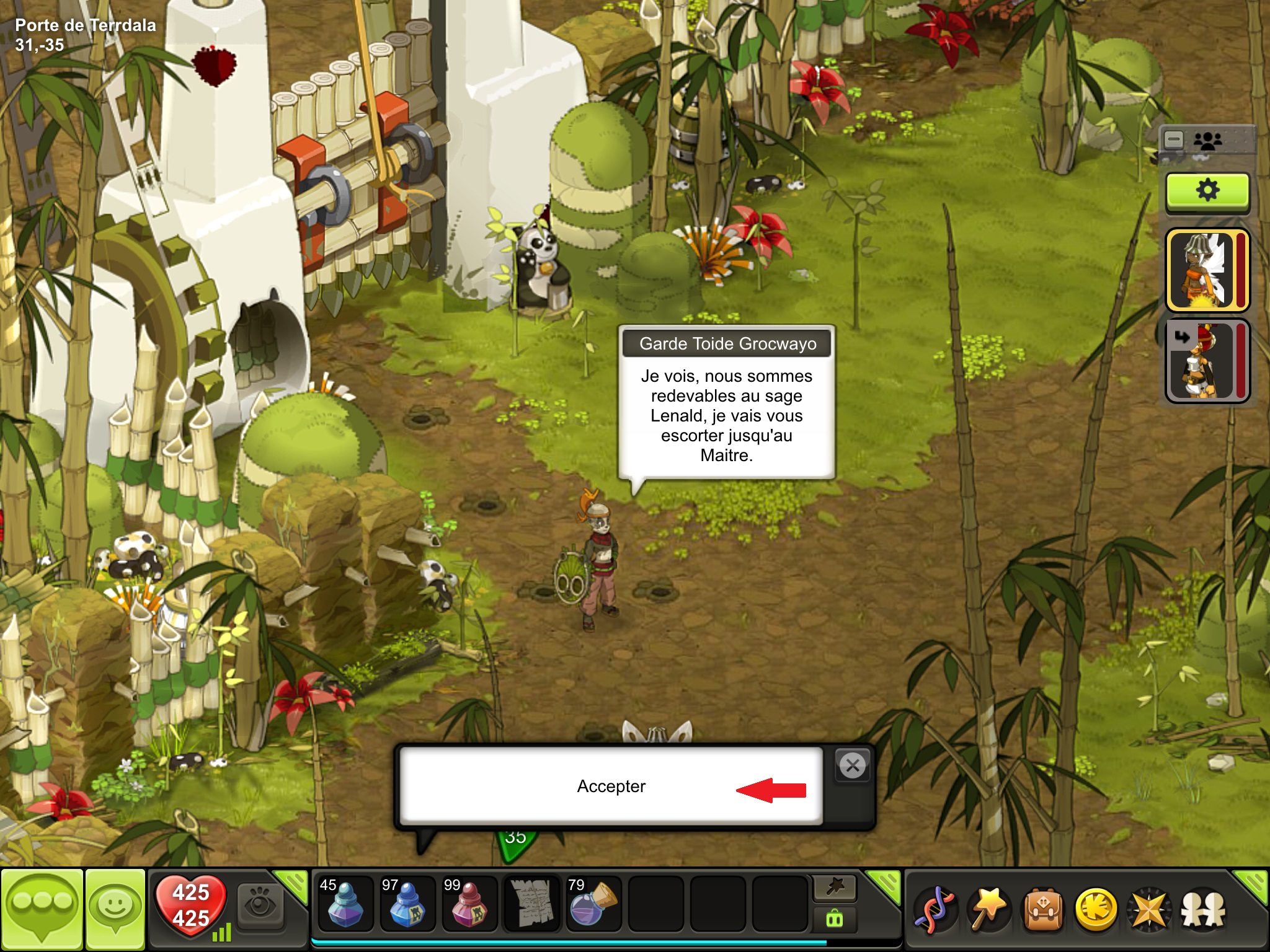This screenshot has height=952, width=1270.
Task: Switch hotbar to the spells wand tab
Action: (x=835, y=888)
